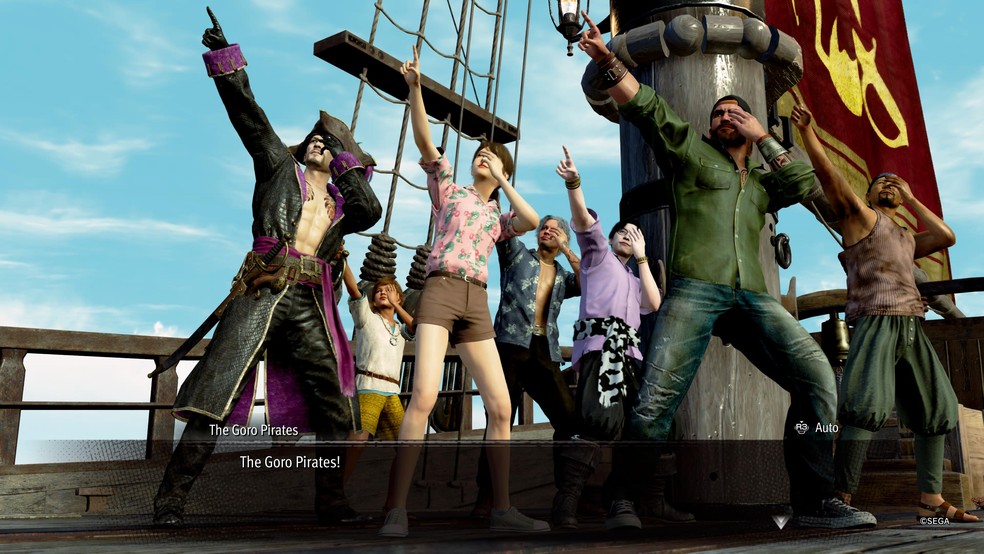Advance dialogue with the down arrow indicator

tap(780, 521)
